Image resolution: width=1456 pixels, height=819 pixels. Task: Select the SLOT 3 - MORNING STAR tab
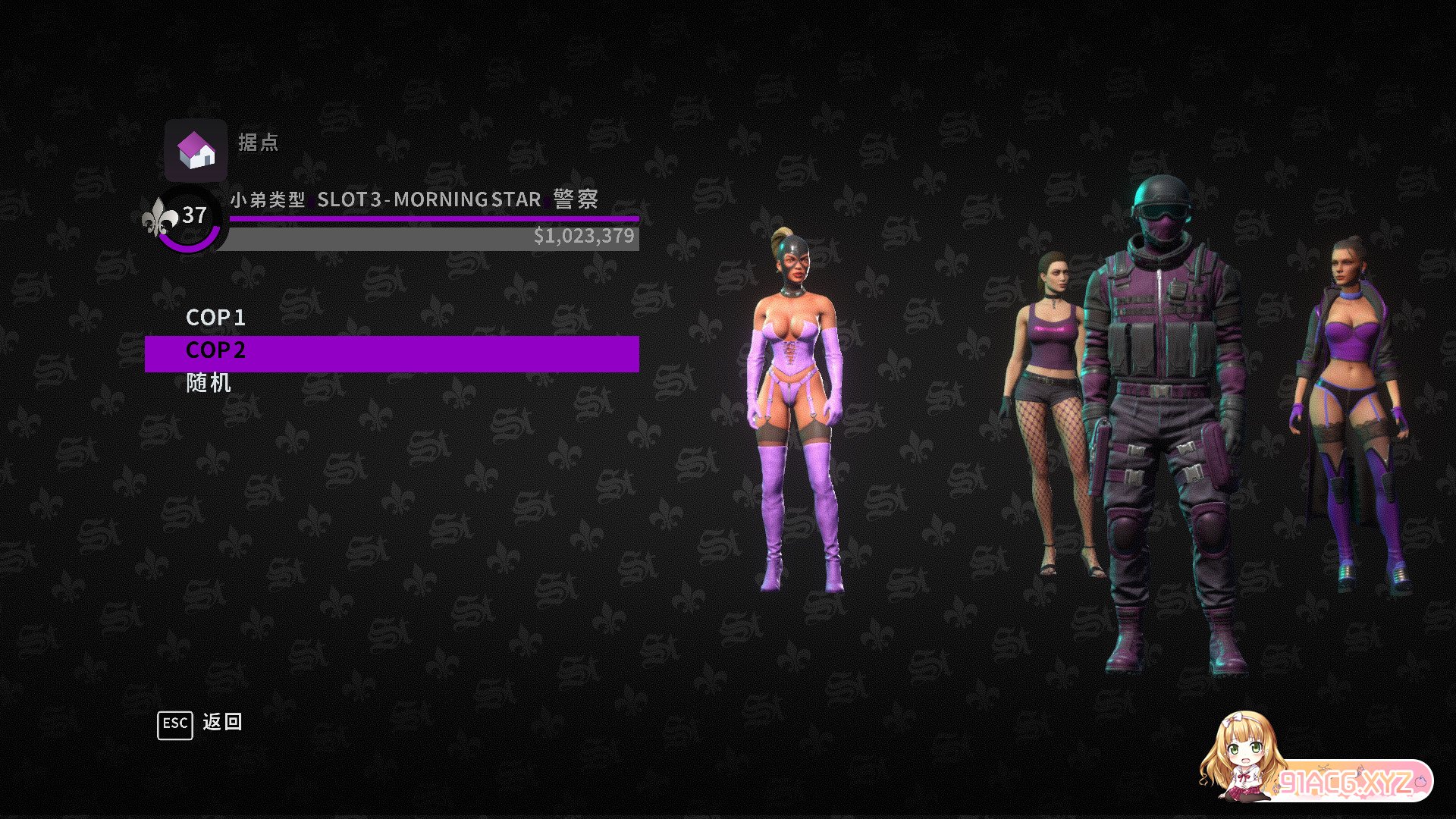coord(427,199)
